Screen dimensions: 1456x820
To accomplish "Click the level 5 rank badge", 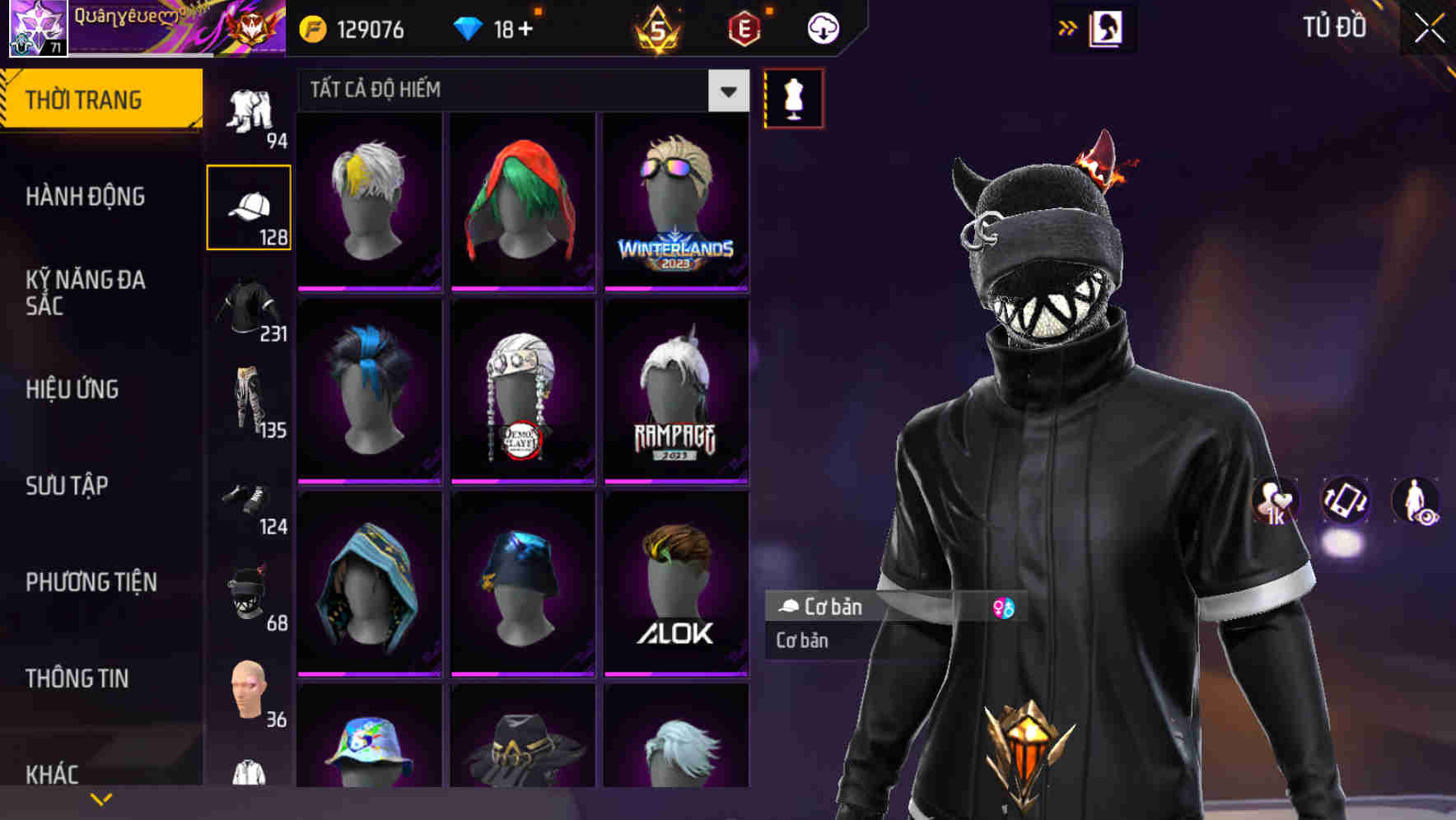I will point(658,27).
